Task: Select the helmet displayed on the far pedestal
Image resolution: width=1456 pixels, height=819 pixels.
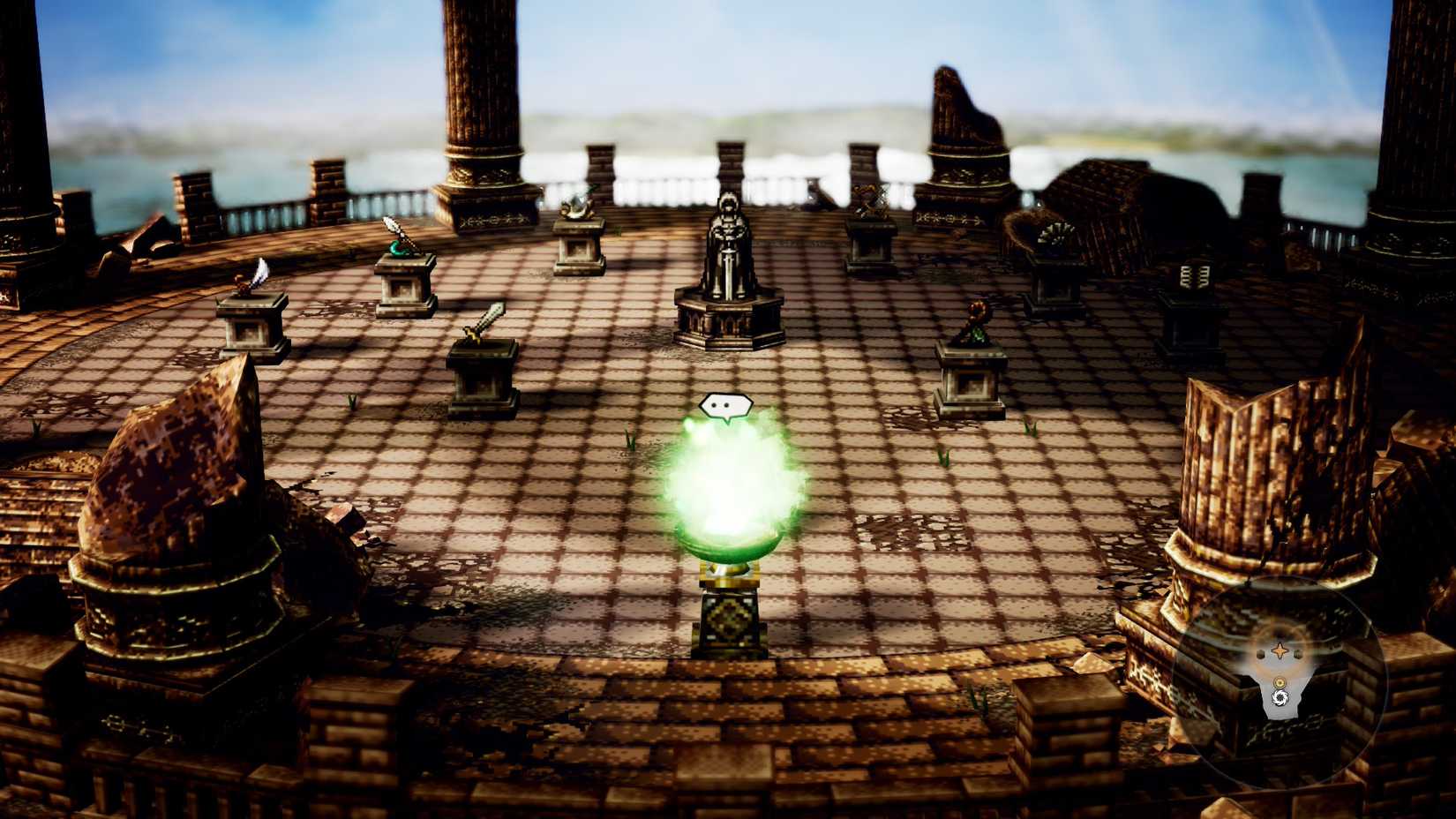Action: pyautogui.click(x=578, y=210)
